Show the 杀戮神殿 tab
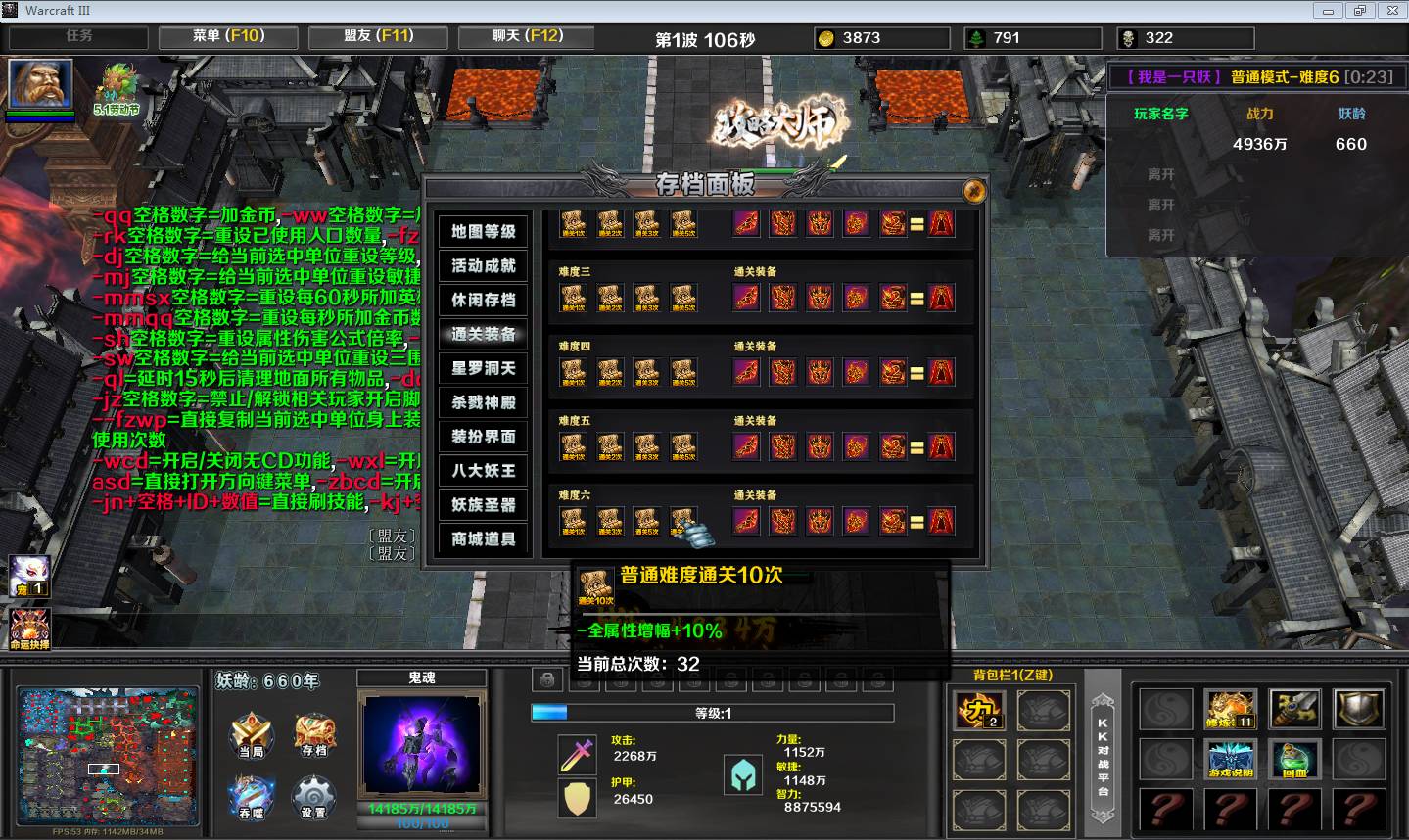This screenshot has width=1409, height=840. 484,402
